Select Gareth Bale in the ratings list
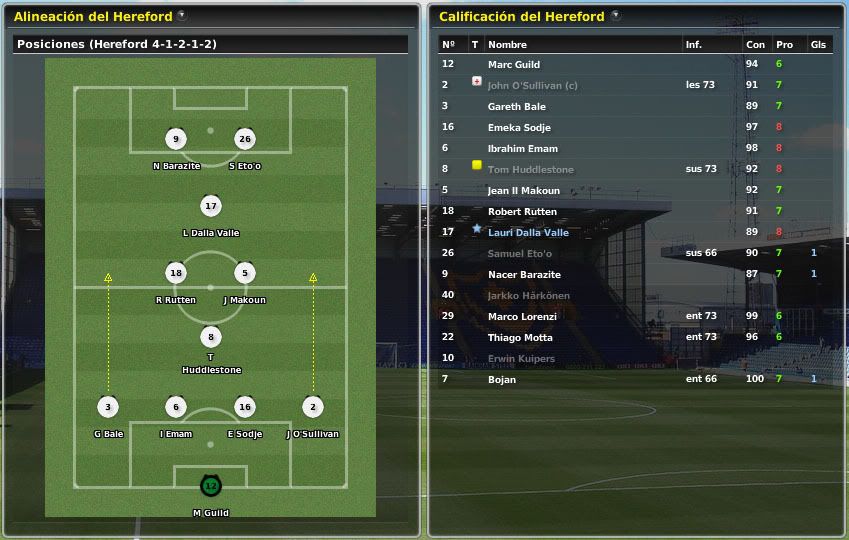The width and height of the screenshot is (849, 540). (x=516, y=107)
